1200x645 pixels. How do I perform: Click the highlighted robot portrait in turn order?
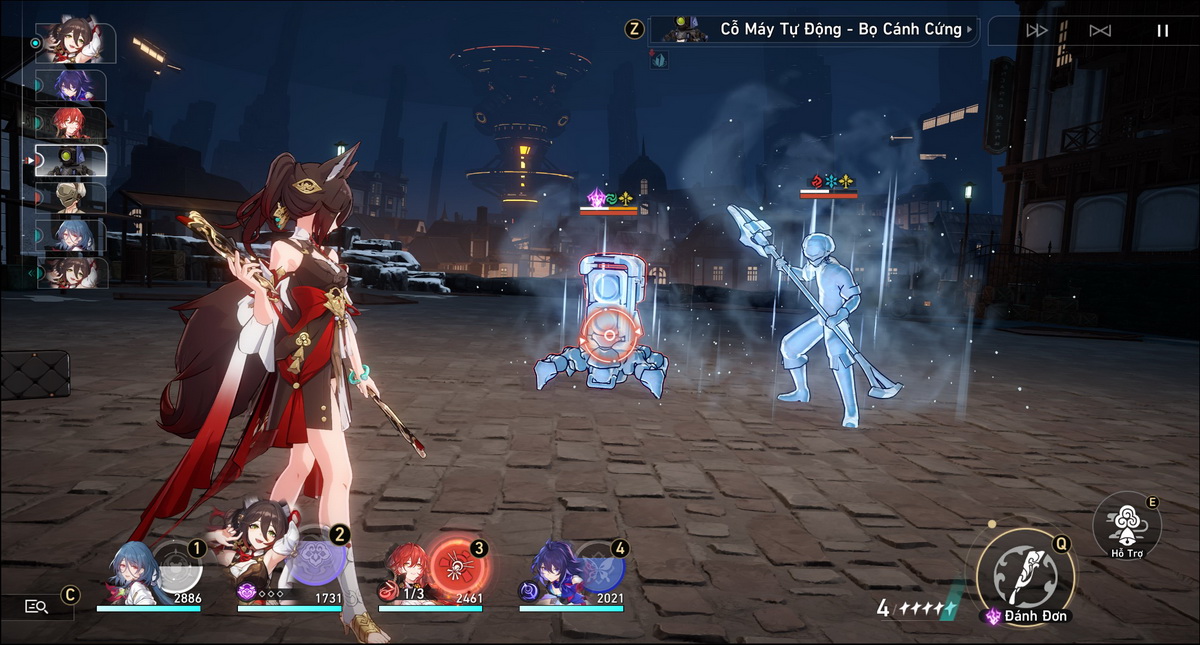(71, 160)
